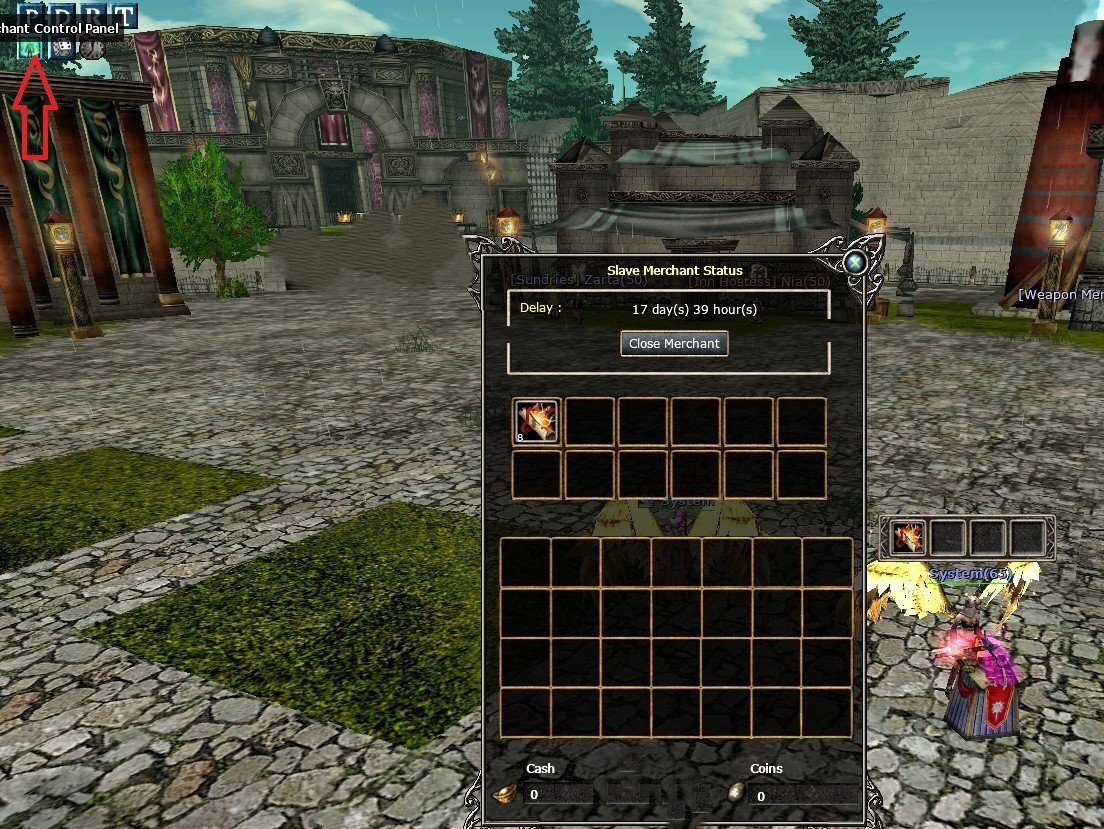Image resolution: width=1104 pixels, height=829 pixels.
Task: Close the Slave Merchant Status window
Action: pos(856,262)
